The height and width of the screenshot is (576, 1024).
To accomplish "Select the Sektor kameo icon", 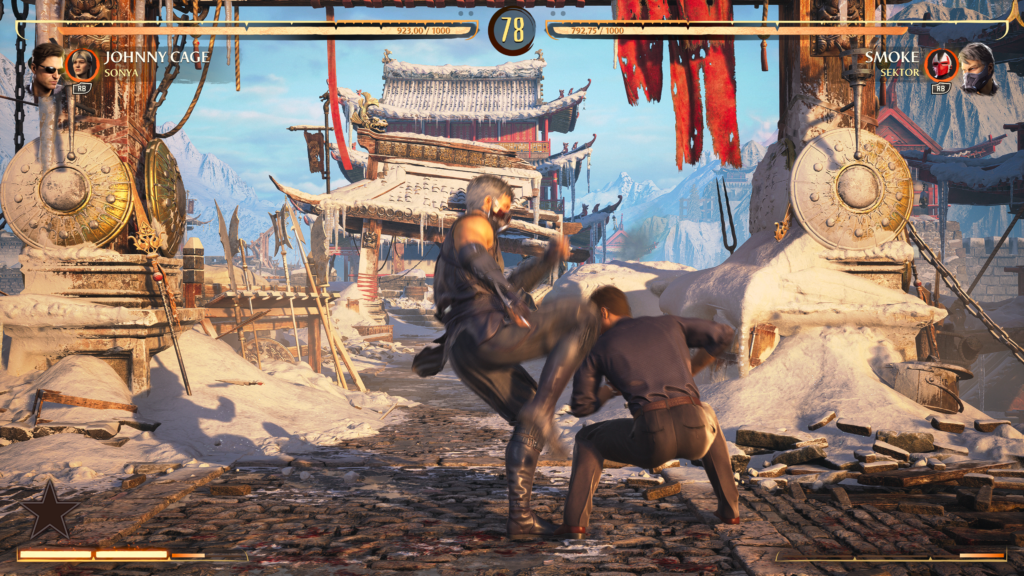I will pyautogui.click(x=940, y=65).
